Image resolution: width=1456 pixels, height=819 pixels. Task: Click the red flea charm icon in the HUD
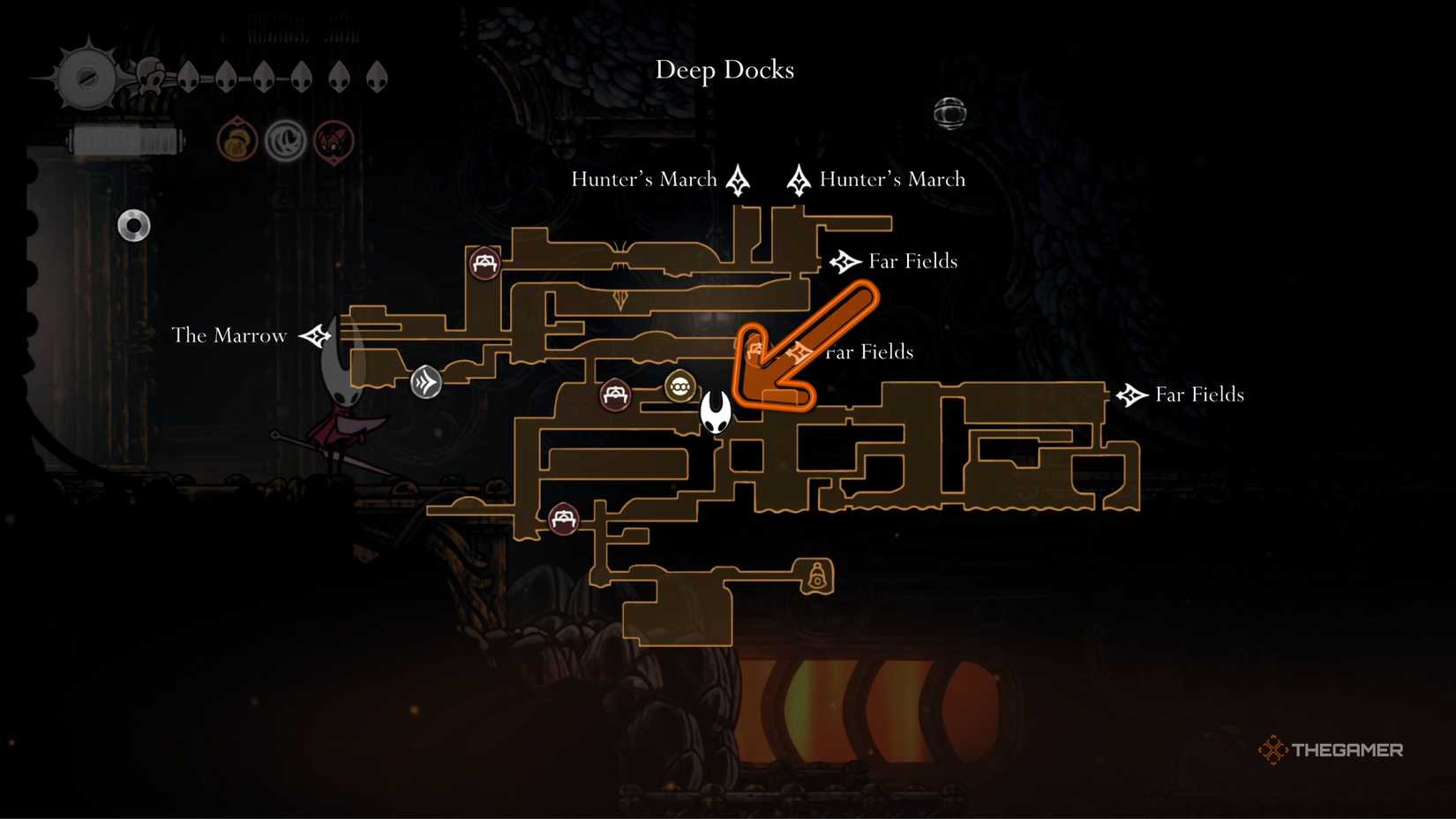pos(332,140)
